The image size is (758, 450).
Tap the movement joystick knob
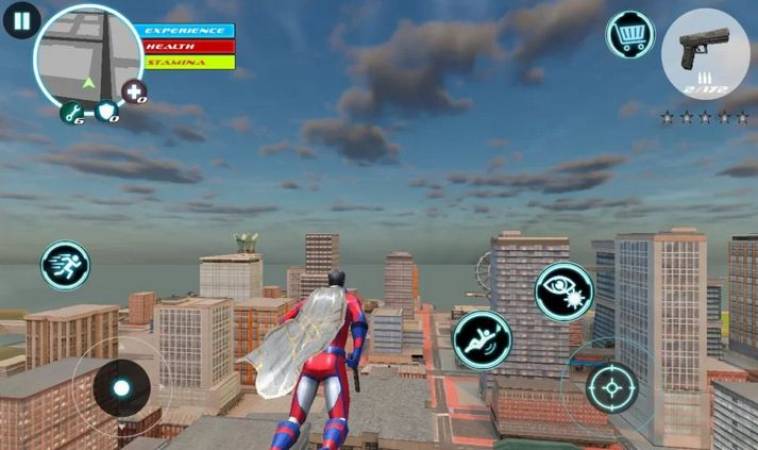[x=122, y=387]
